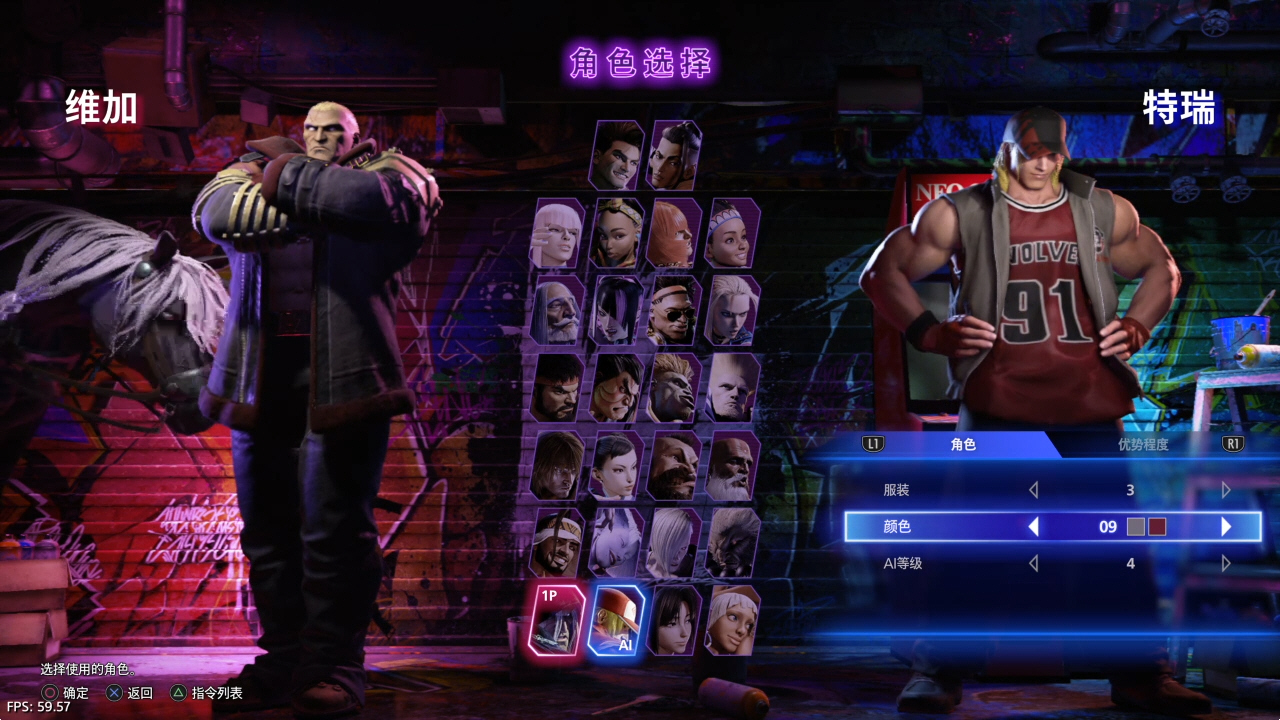Select Luke's character portrait
Image resolution: width=1280 pixels, height=720 pixels.
(616, 156)
